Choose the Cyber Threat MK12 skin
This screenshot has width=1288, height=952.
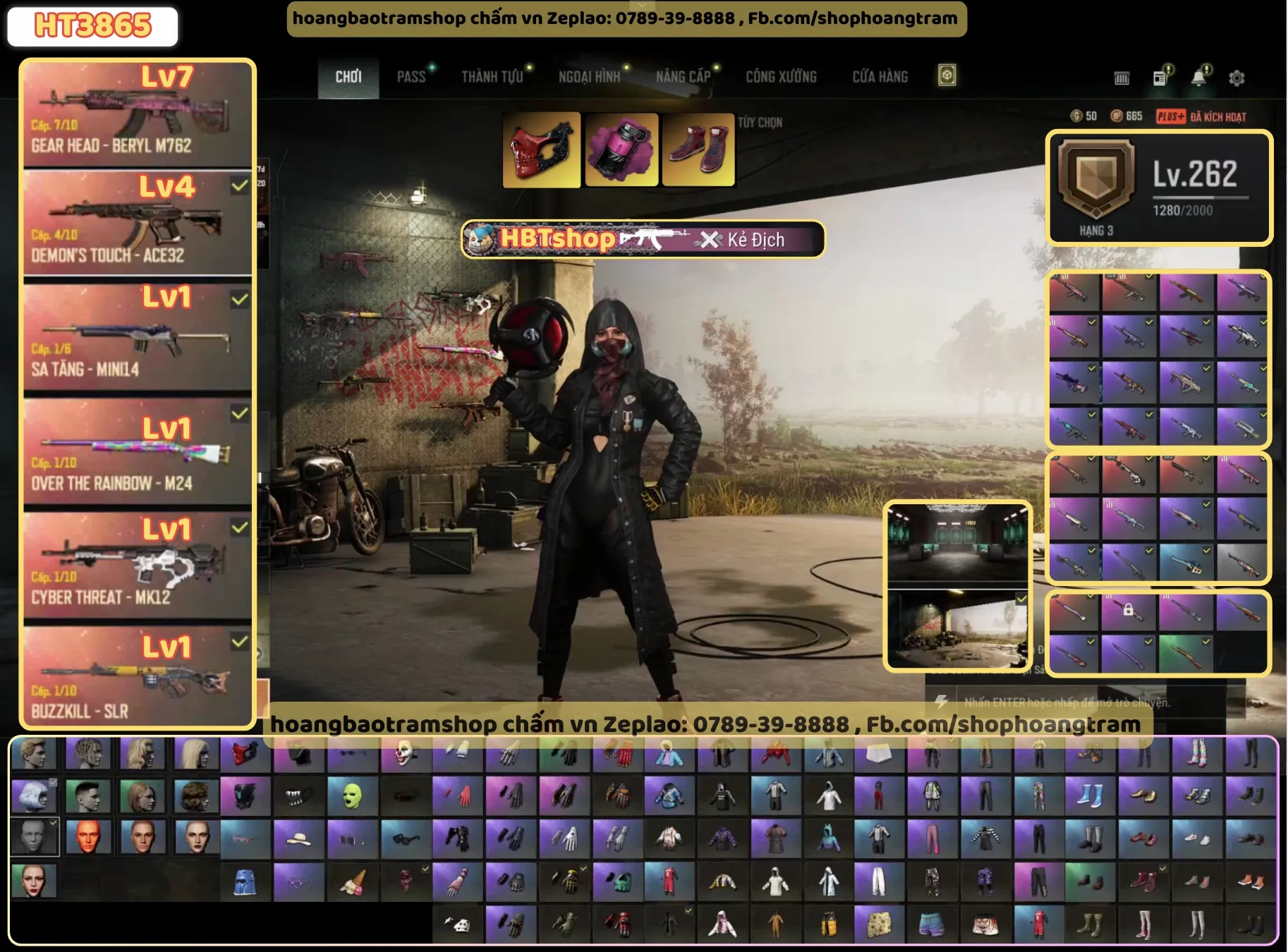pyautogui.click(x=138, y=566)
